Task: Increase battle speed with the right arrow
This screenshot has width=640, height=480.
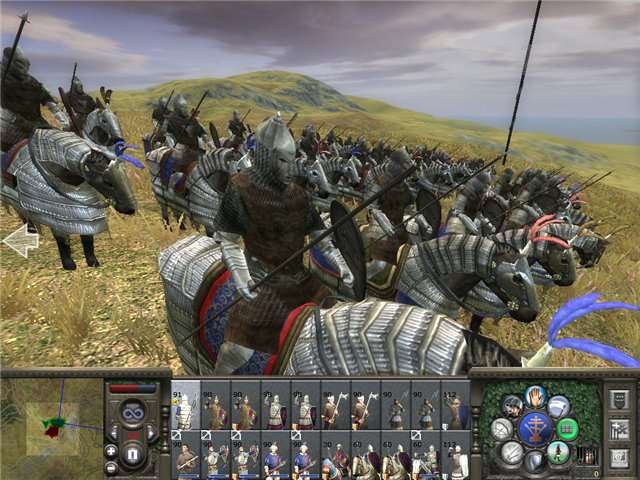Action: point(153,432)
